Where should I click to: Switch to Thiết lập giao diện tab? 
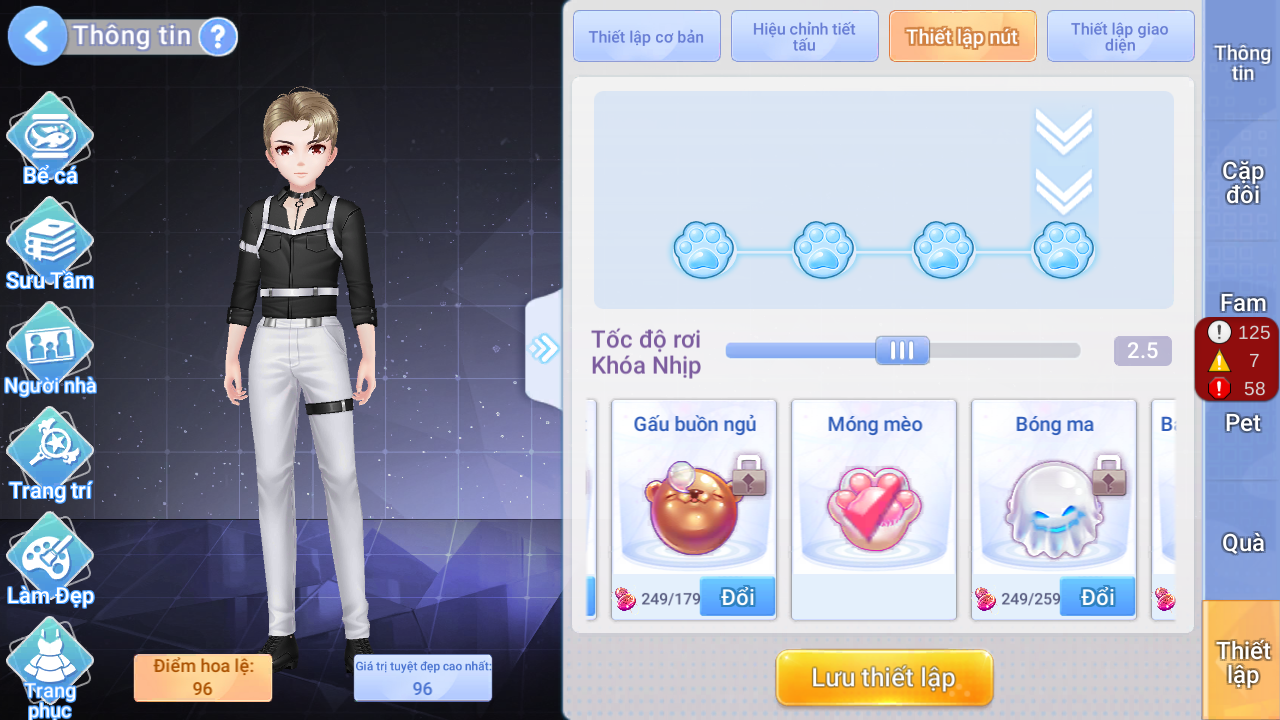pos(1120,37)
